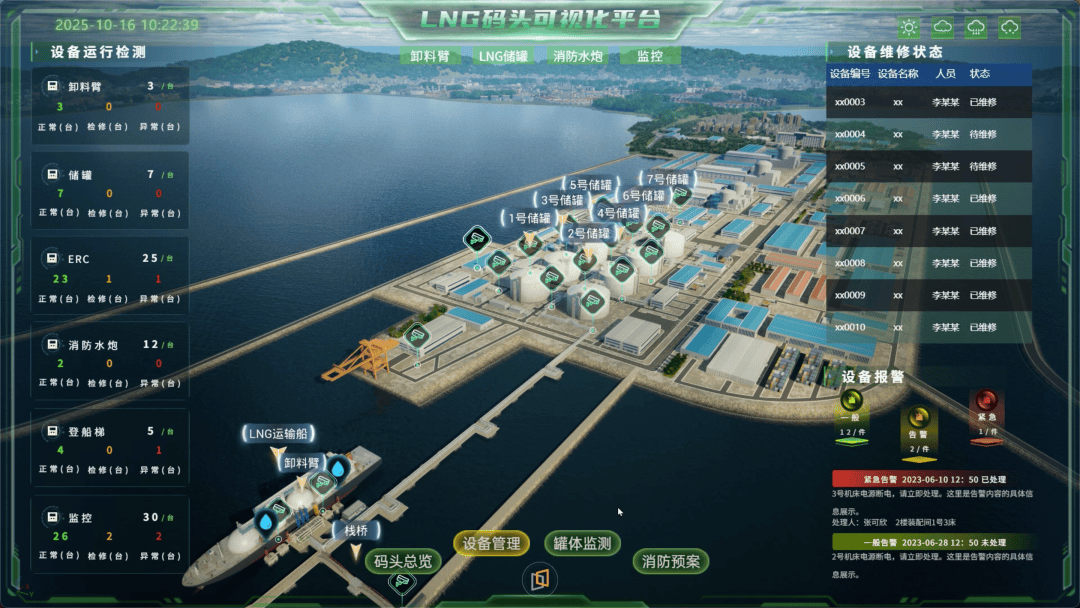Image resolution: width=1080 pixels, height=608 pixels.
Task: Show the 消防预案 panel
Action: coord(671,561)
